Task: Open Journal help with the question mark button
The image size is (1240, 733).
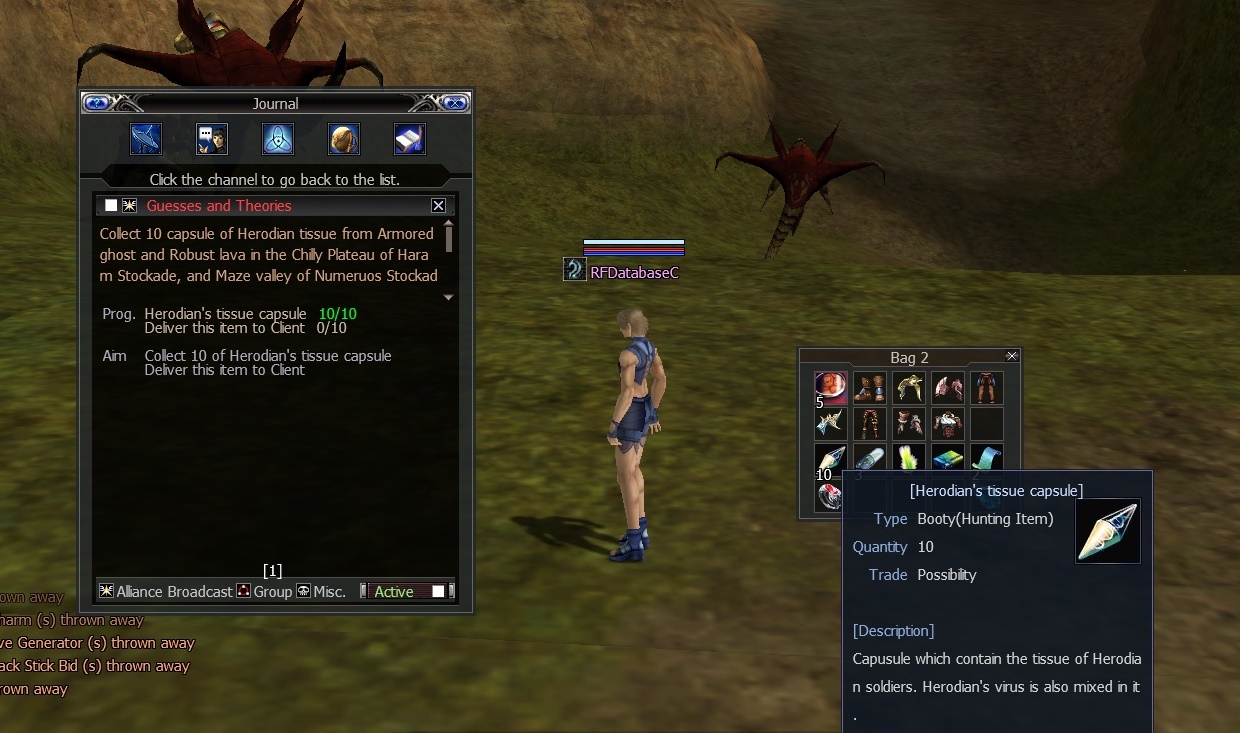Action: pyautogui.click(x=97, y=103)
